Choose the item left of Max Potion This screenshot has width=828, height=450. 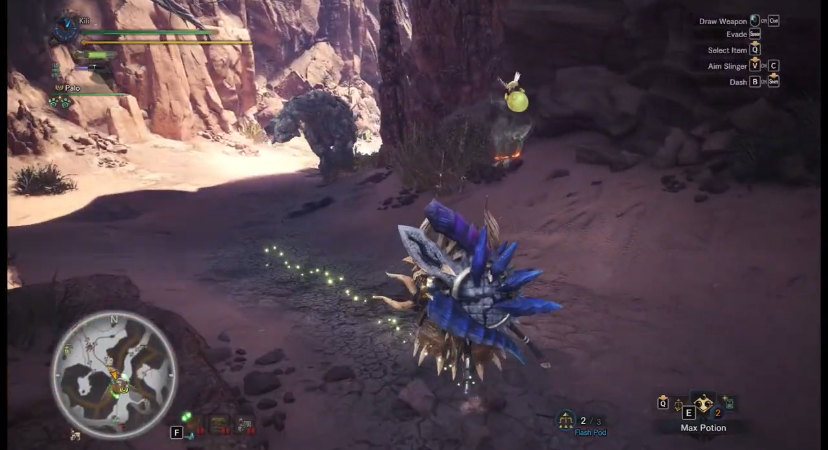(x=681, y=406)
